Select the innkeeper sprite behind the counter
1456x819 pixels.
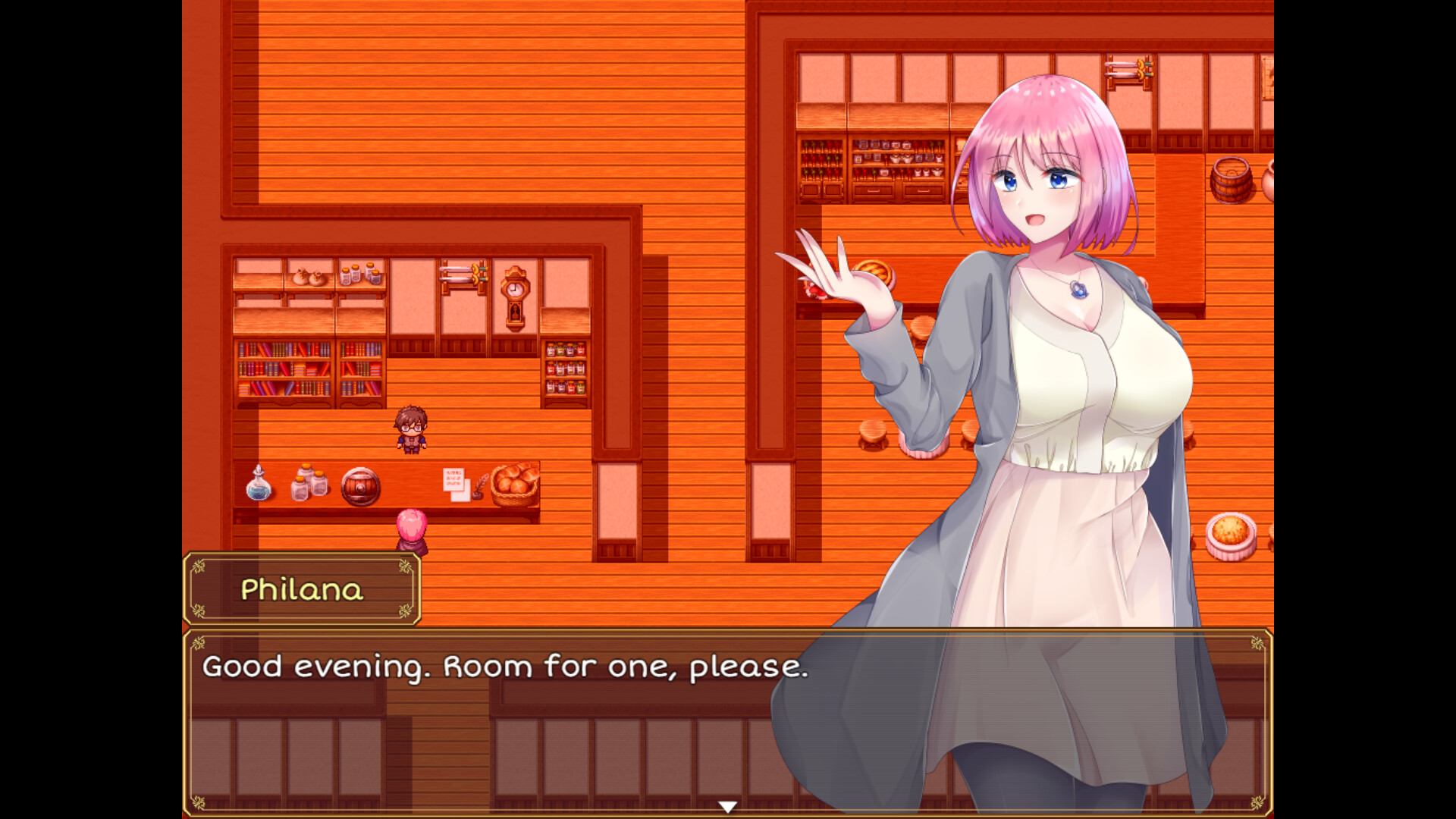[410, 431]
